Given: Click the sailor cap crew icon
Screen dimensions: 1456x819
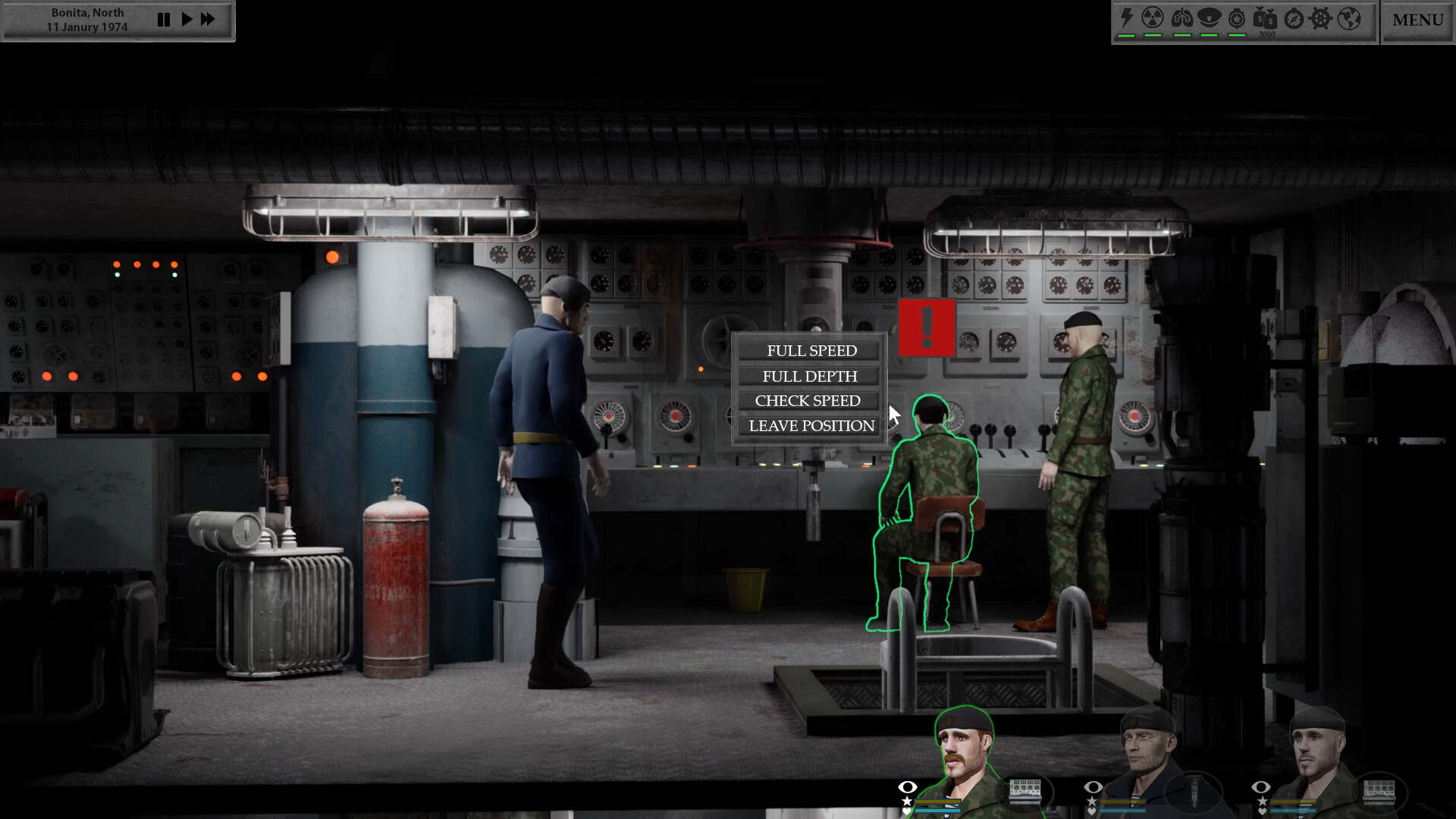Looking at the screenshot, I should [1209, 19].
